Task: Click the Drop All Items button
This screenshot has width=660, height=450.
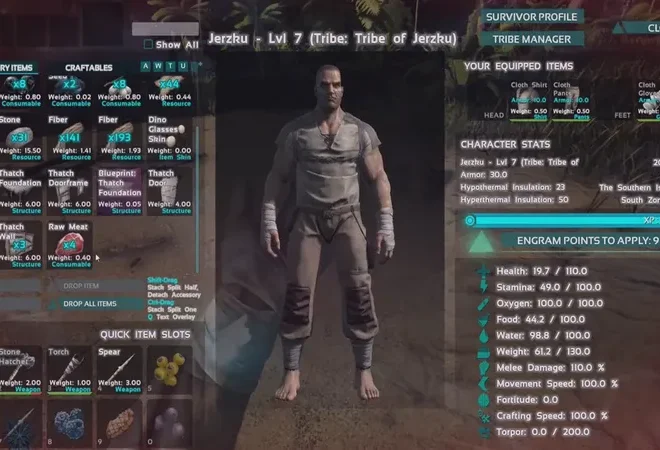Action: coord(89,303)
